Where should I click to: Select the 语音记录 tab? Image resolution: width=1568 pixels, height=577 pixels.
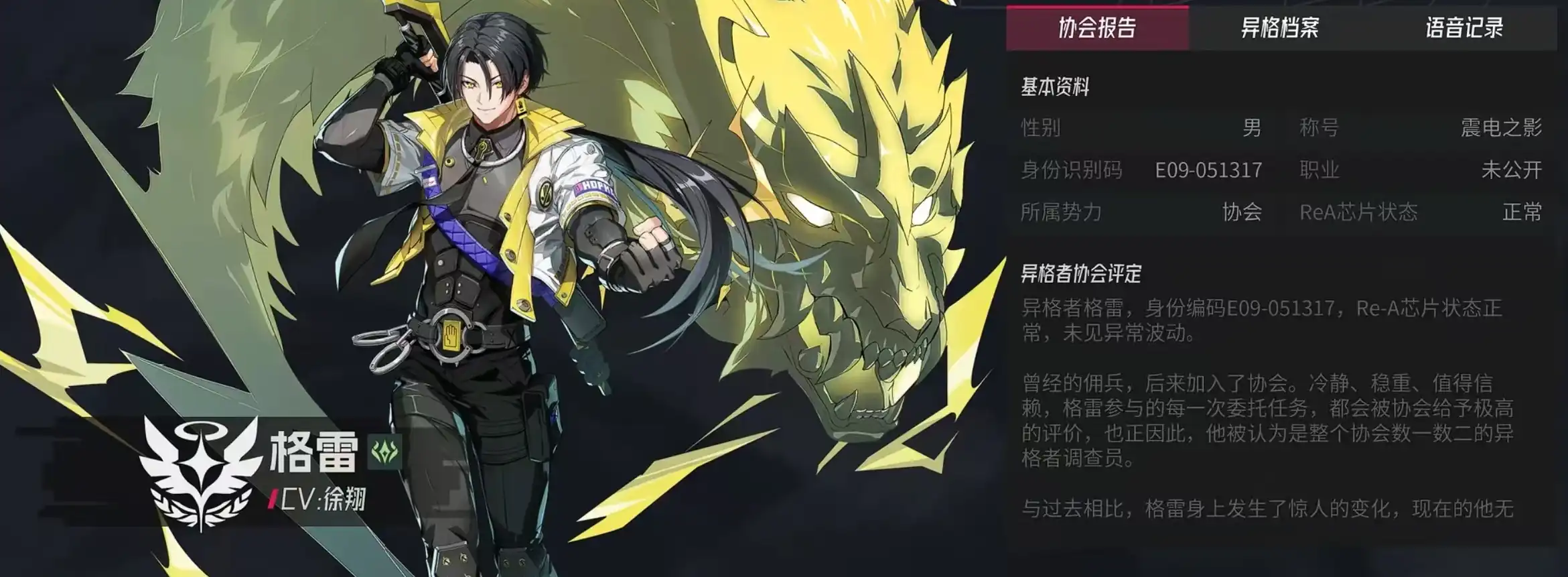point(1464,28)
